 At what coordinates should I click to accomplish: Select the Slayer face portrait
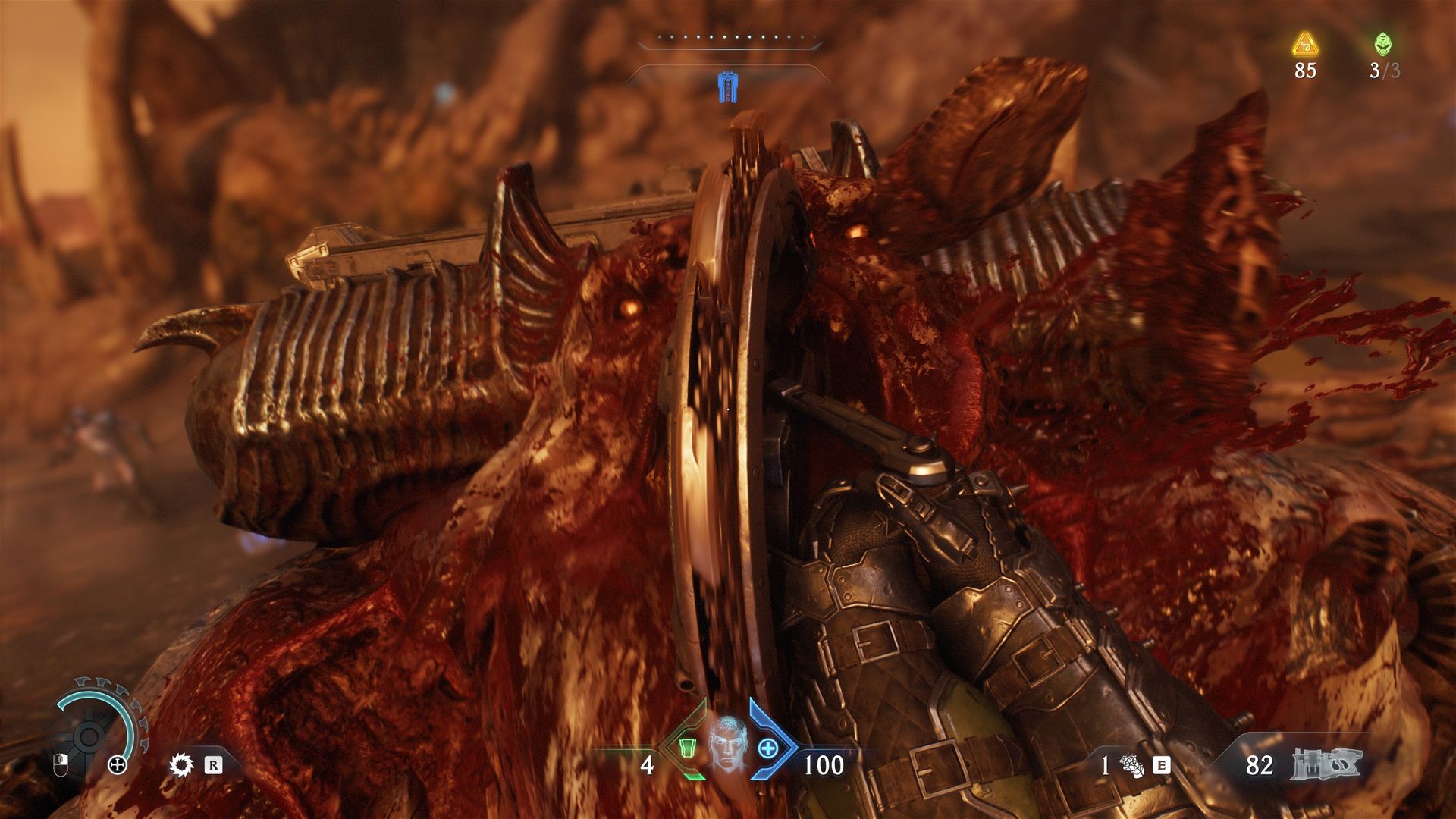728,743
